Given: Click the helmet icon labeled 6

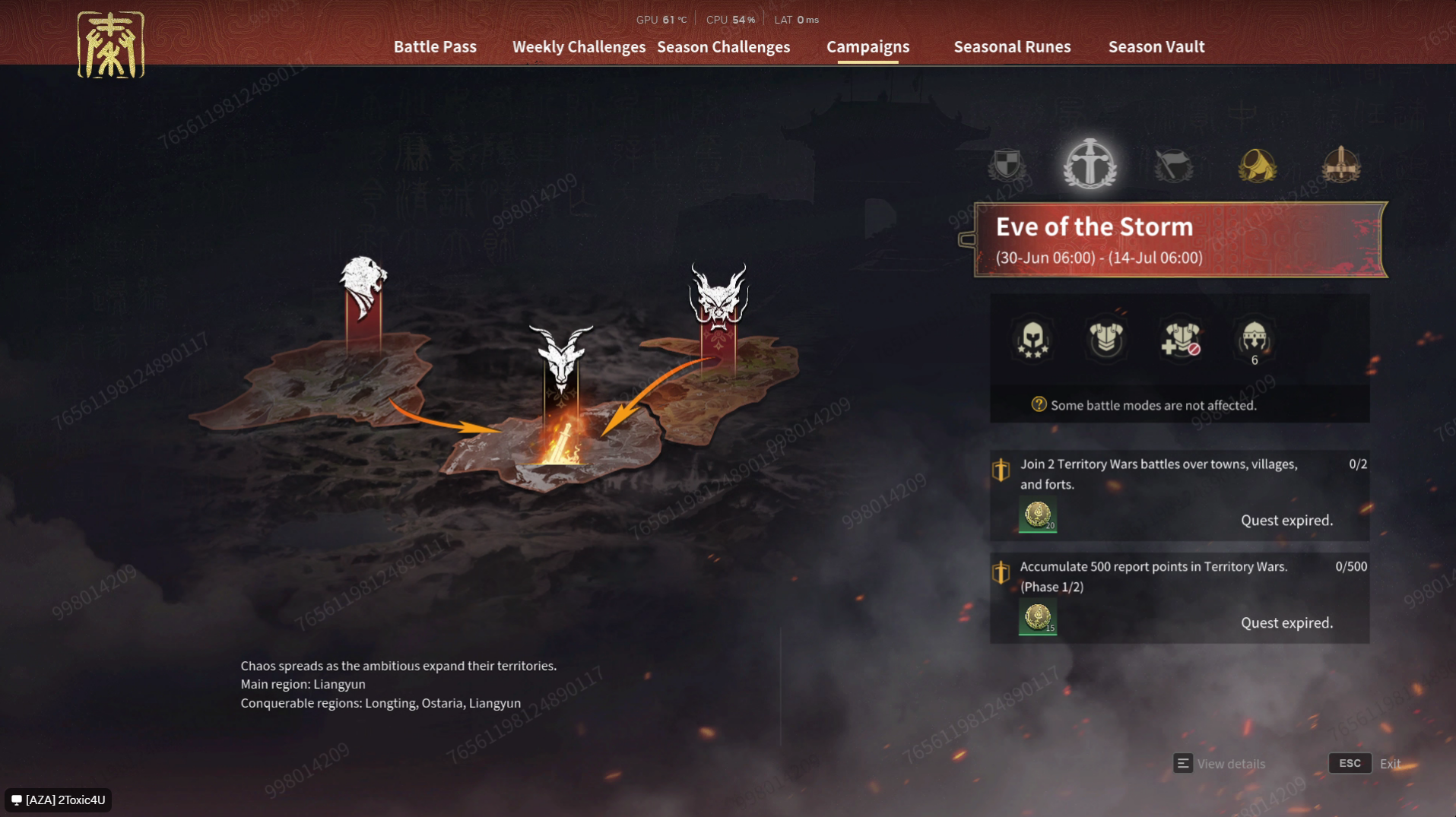Looking at the screenshot, I should [x=1254, y=339].
